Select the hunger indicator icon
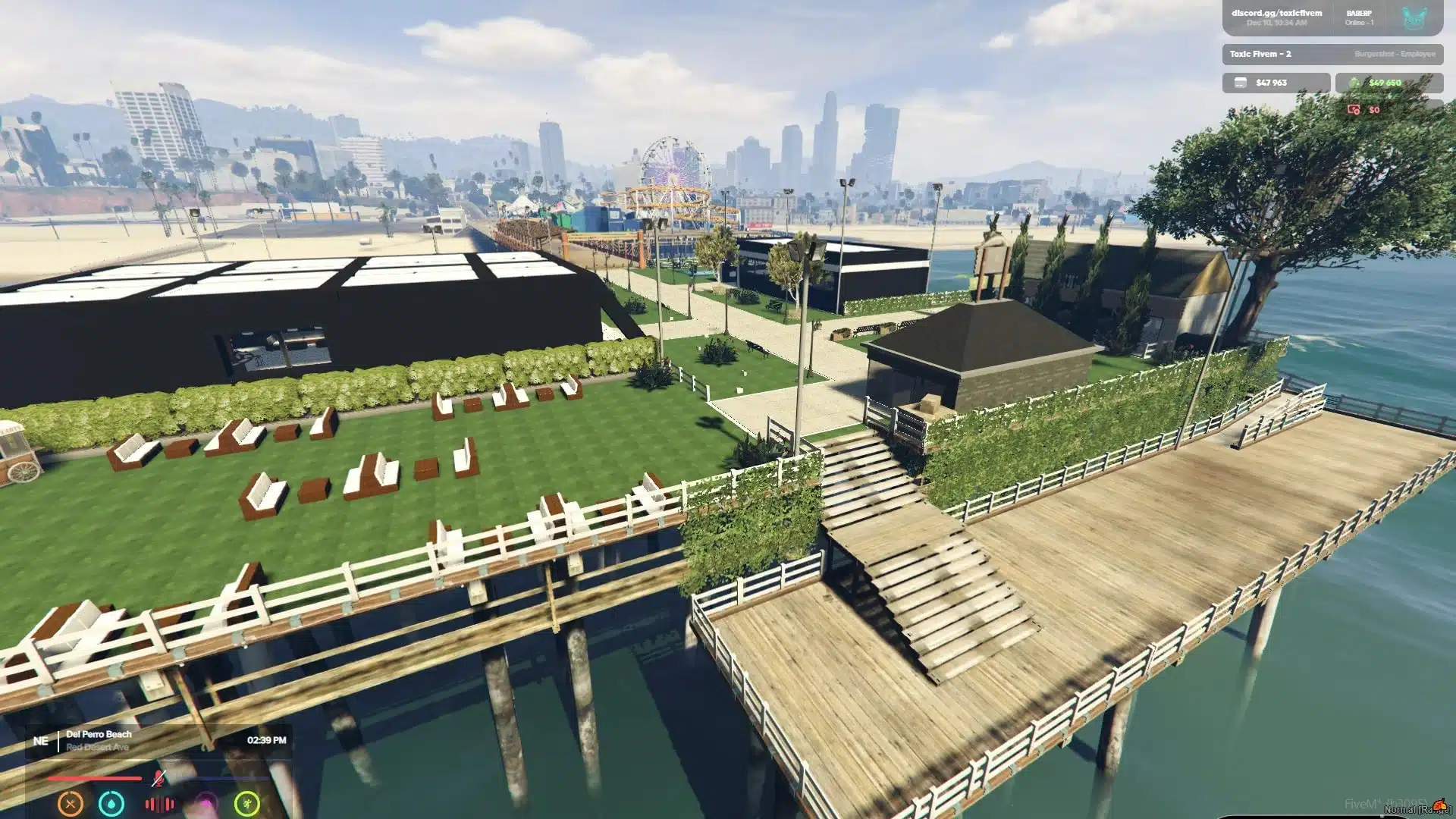Image resolution: width=1456 pixels, height=819 pixels. click(x=69, y=805)
